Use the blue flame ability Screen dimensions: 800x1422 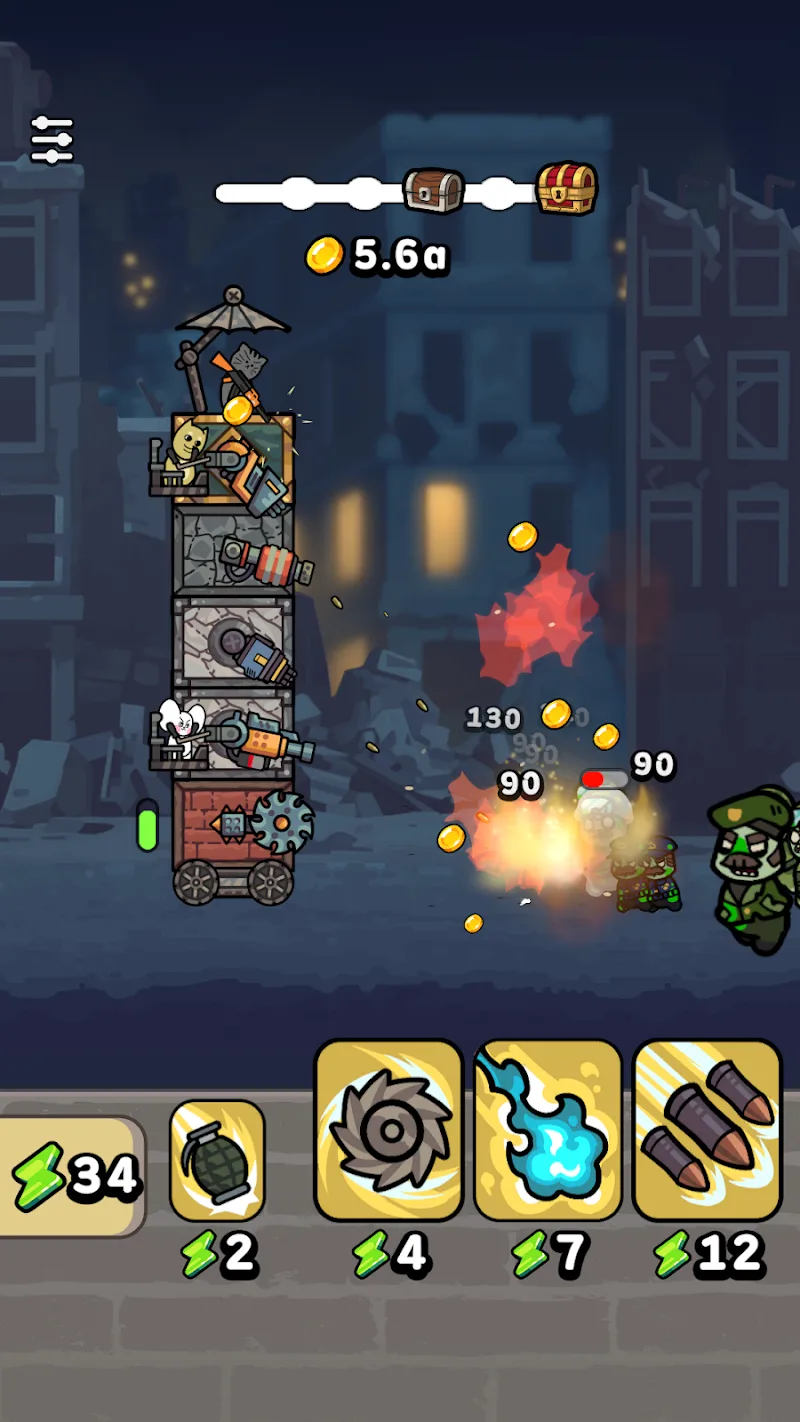[x=548, y=1130]
